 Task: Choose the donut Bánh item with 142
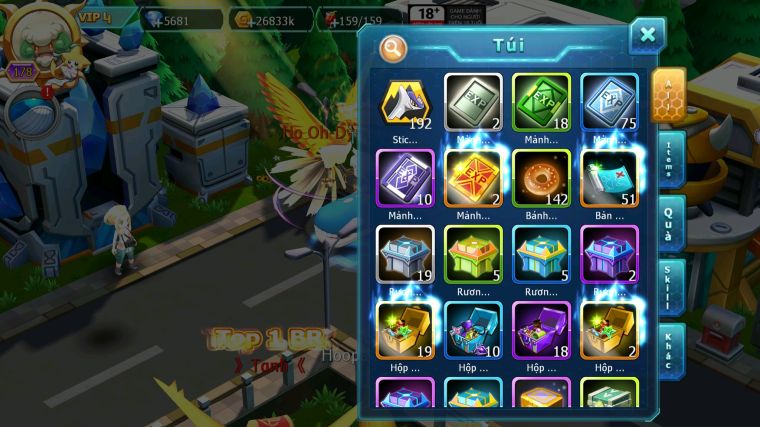pyautogui.click(x=541, y=178)
